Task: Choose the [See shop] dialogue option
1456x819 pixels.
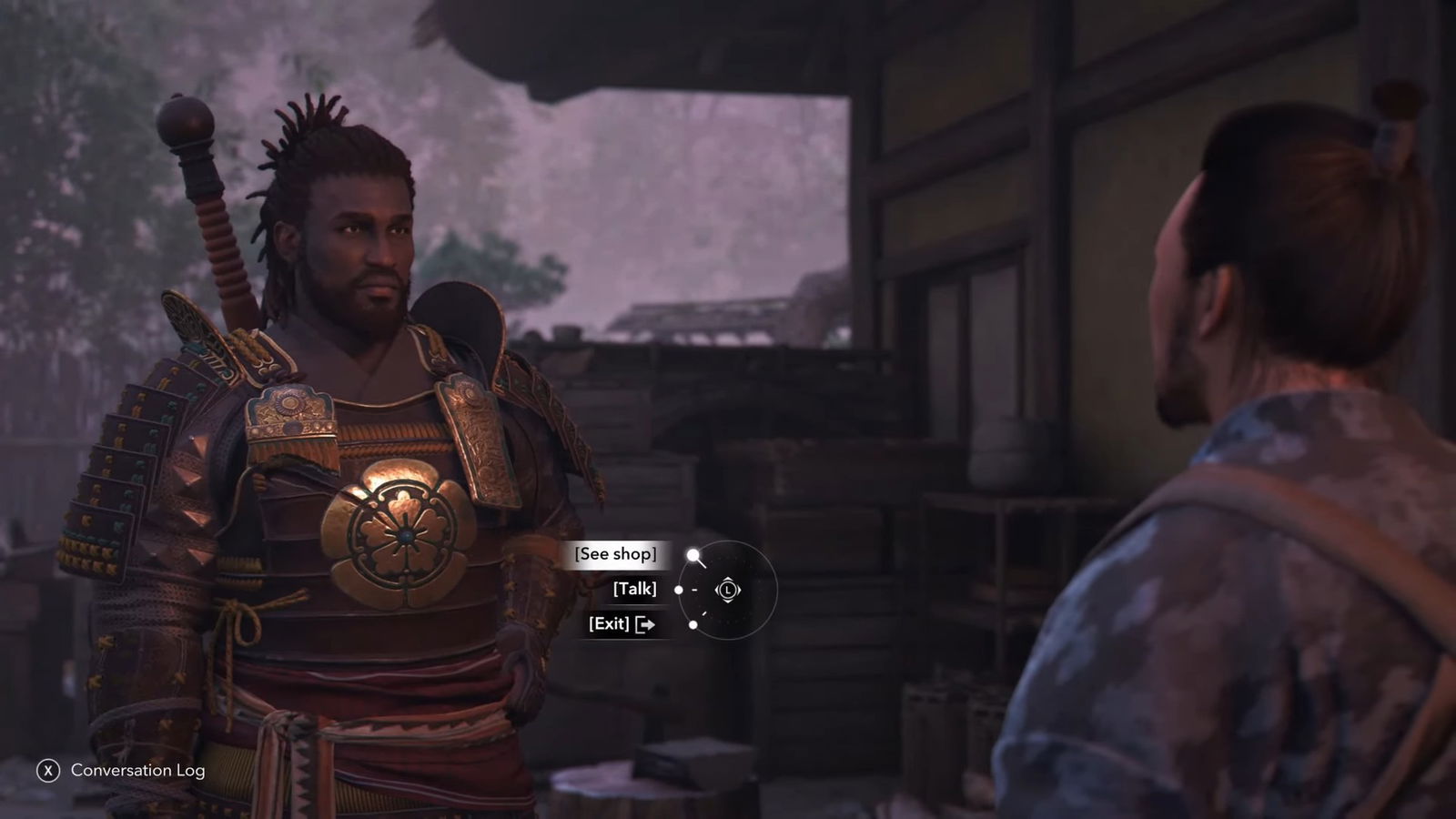Action: (x=615, y=554)
